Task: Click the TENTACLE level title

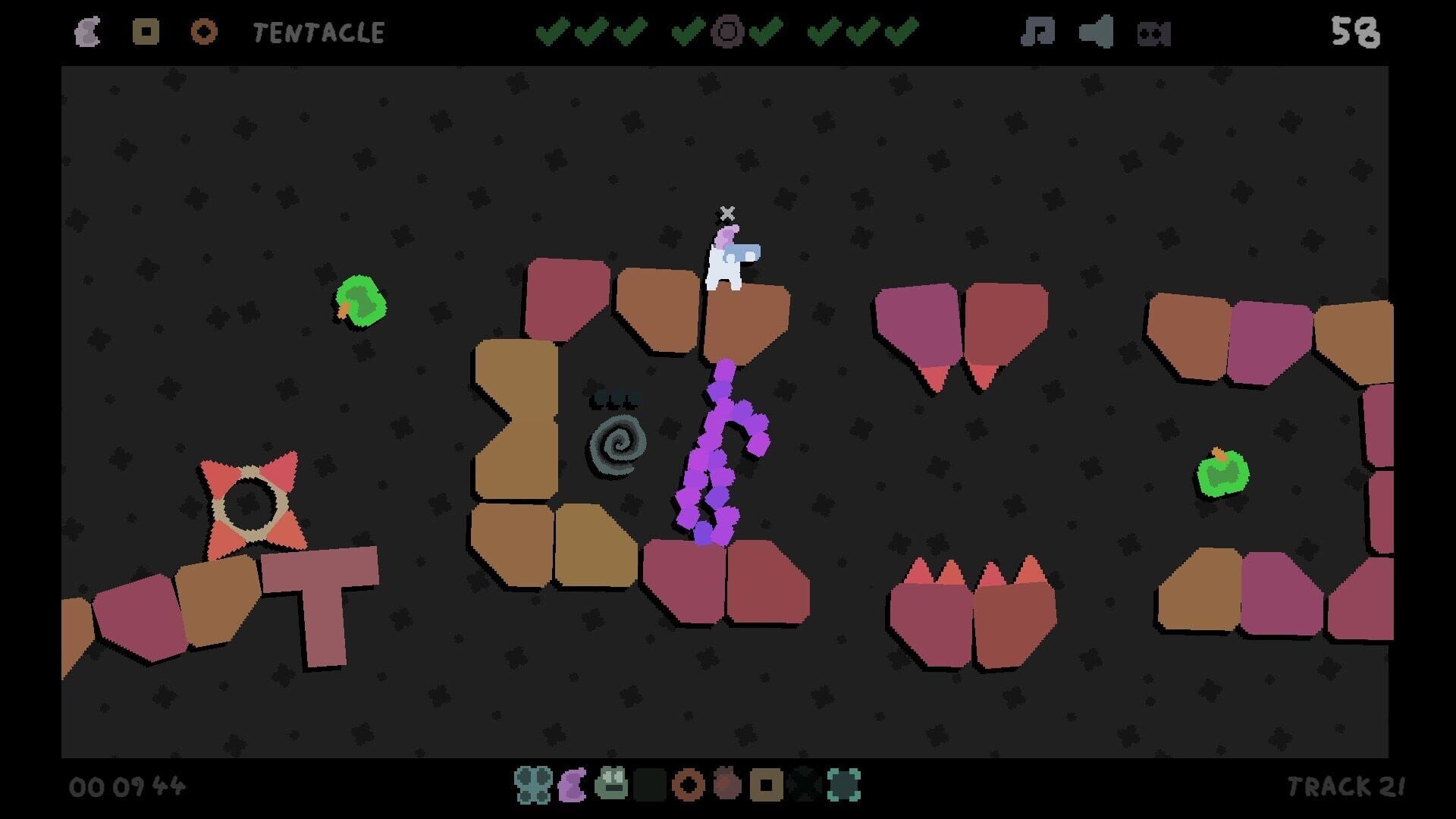Action: pos(318,32)
